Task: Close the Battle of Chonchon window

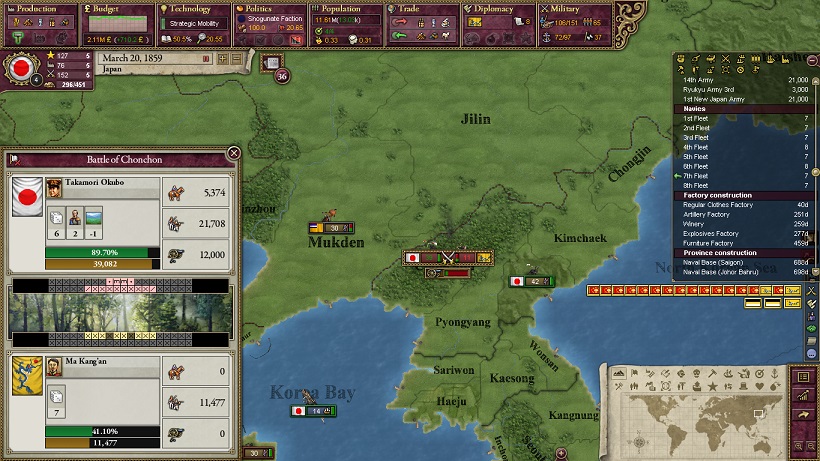Action: [233, 153]
